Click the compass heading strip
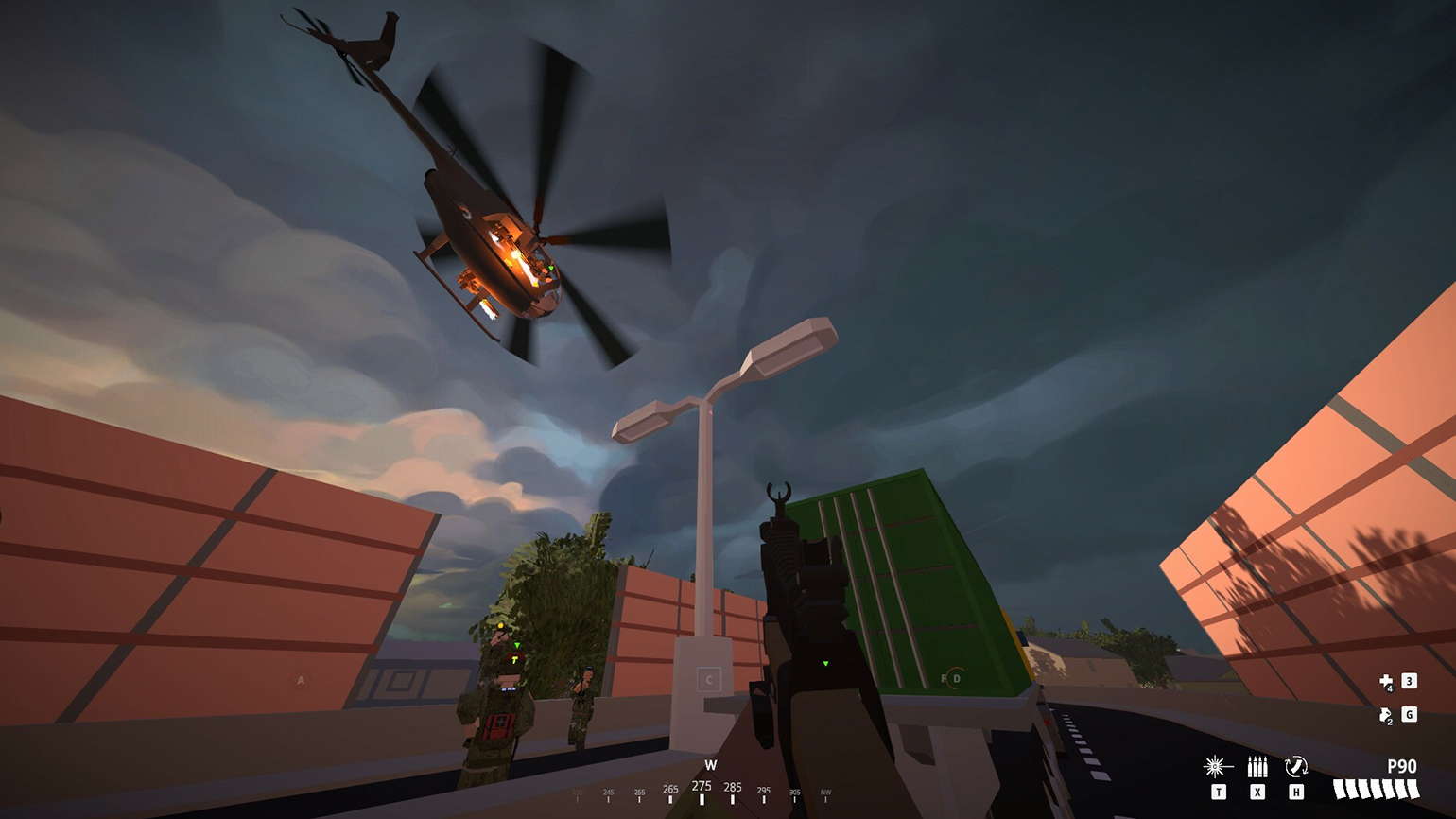The width and height of the screenshot is (1456, 819). tap(702, 790)
